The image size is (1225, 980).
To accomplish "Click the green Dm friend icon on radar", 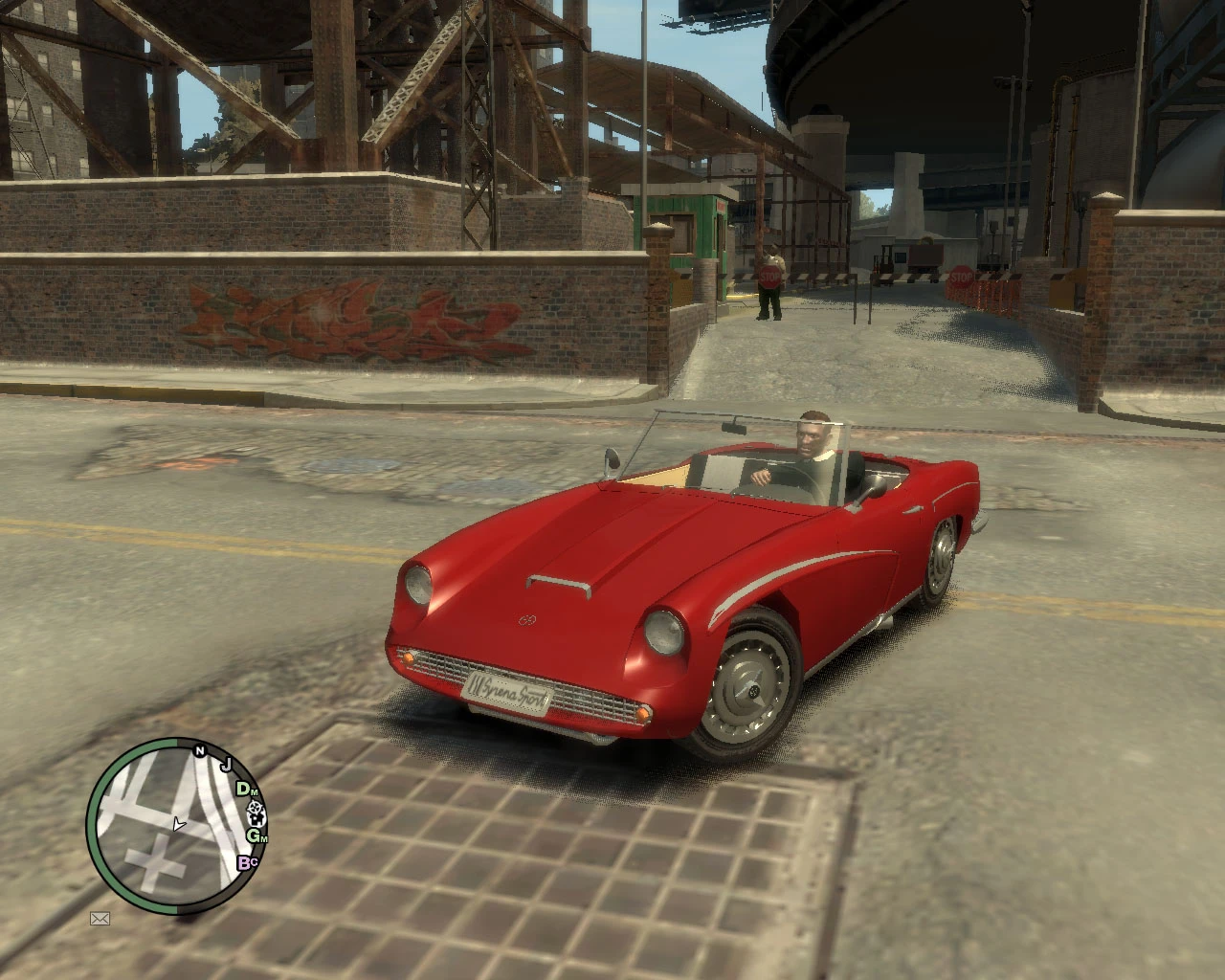I will point(247,791).
